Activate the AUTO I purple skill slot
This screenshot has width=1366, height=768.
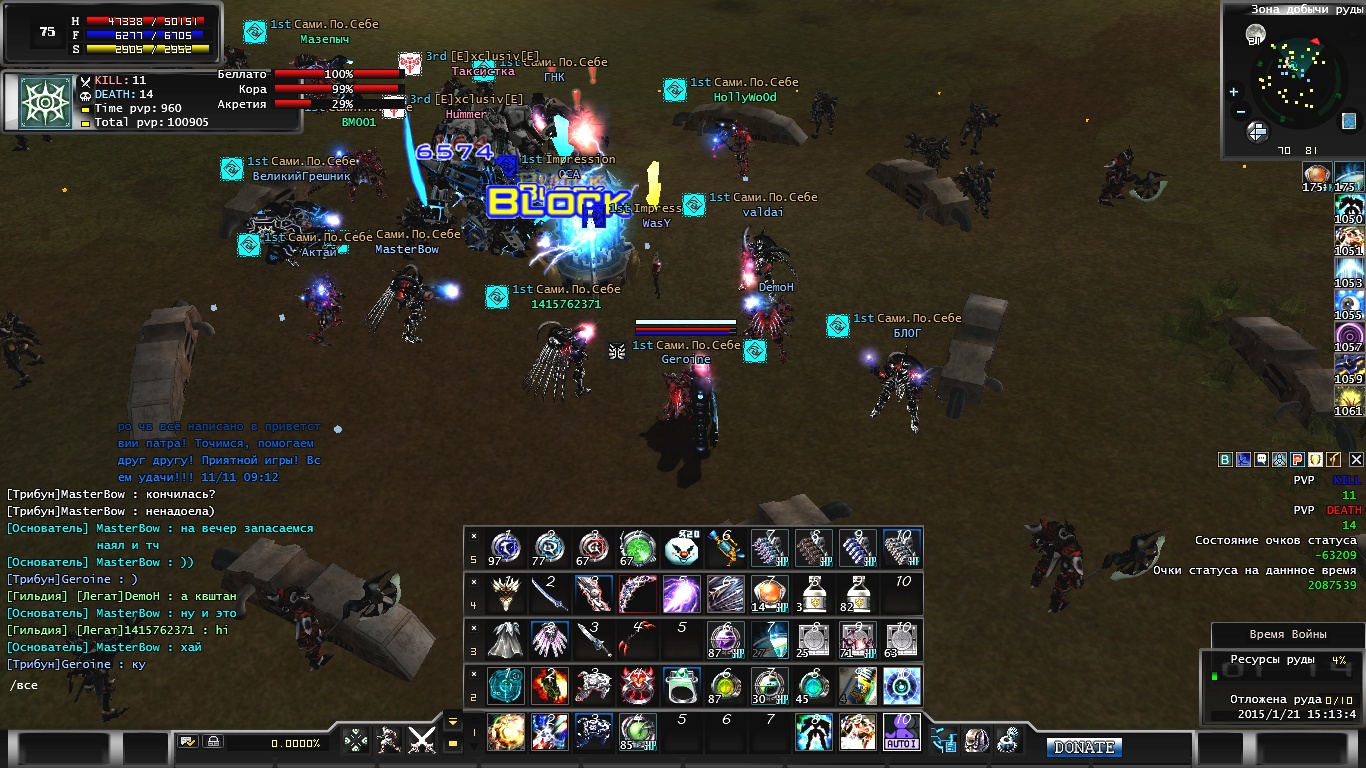pyautogui.click(x=901, y=733)
